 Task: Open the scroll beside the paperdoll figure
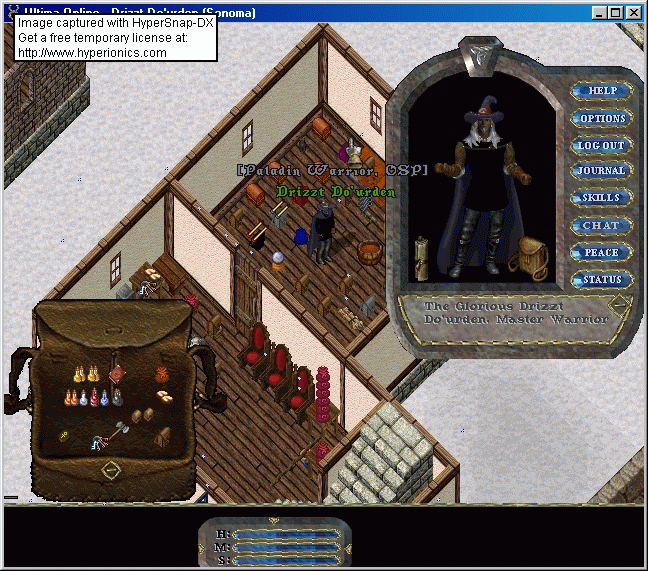423,258
